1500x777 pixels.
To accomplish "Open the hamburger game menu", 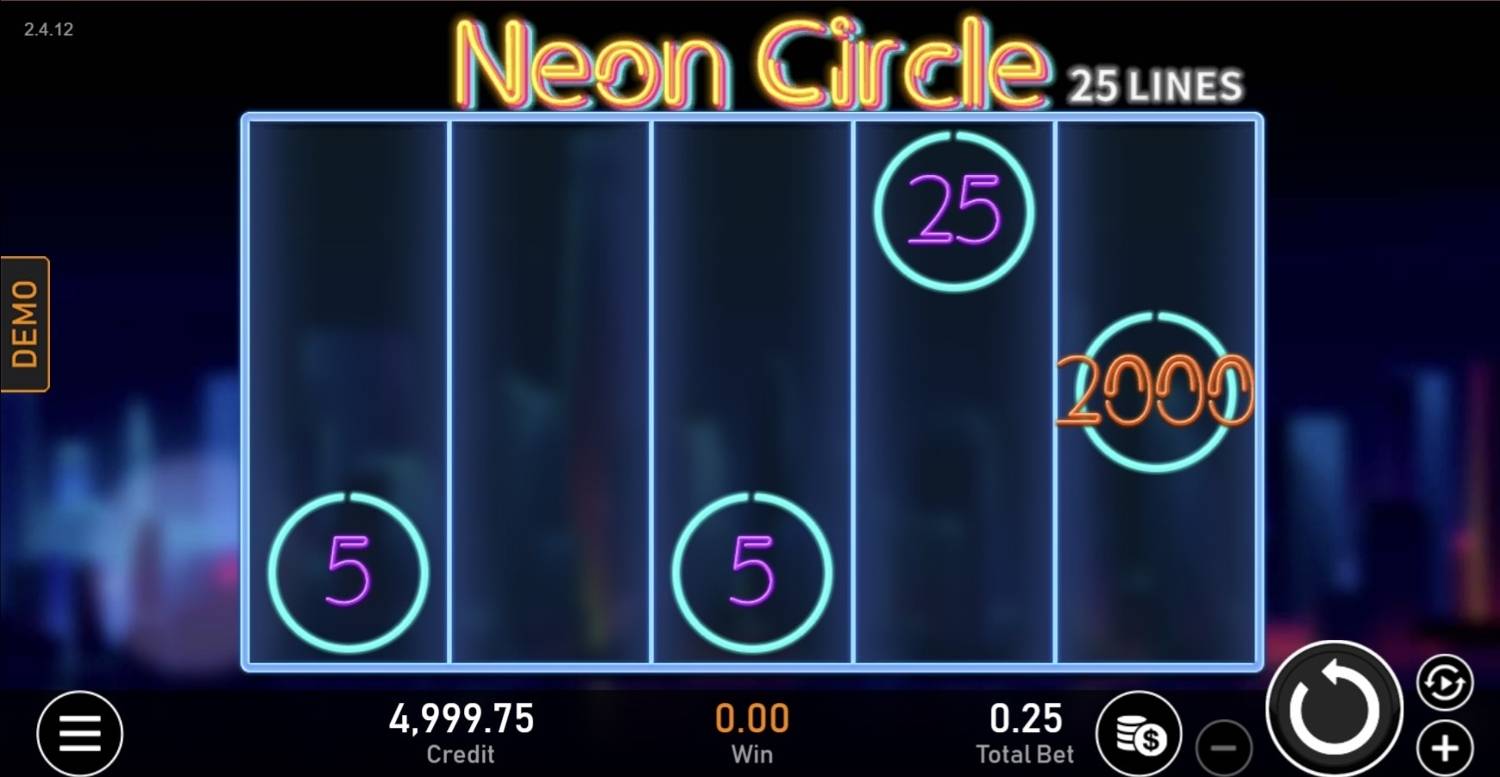I will coord(79,732).
